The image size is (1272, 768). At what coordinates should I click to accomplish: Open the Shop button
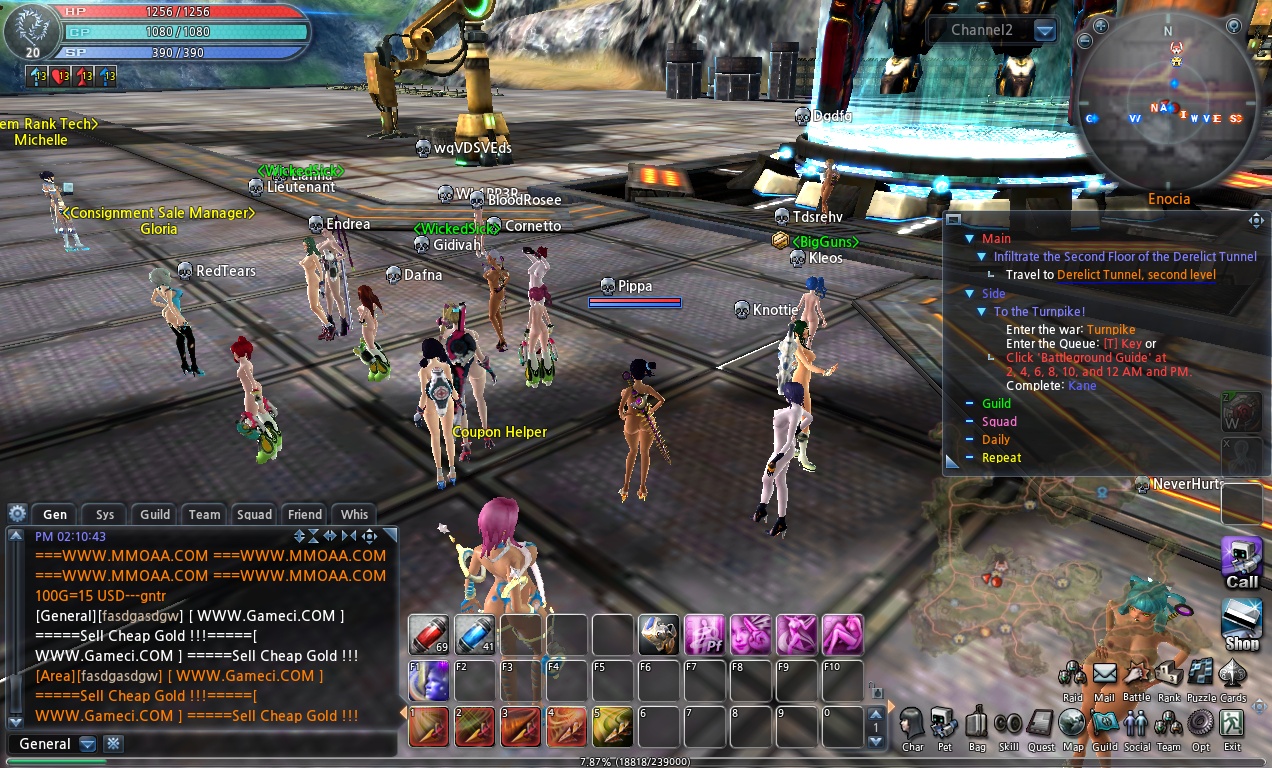[x=1242, y=622]
